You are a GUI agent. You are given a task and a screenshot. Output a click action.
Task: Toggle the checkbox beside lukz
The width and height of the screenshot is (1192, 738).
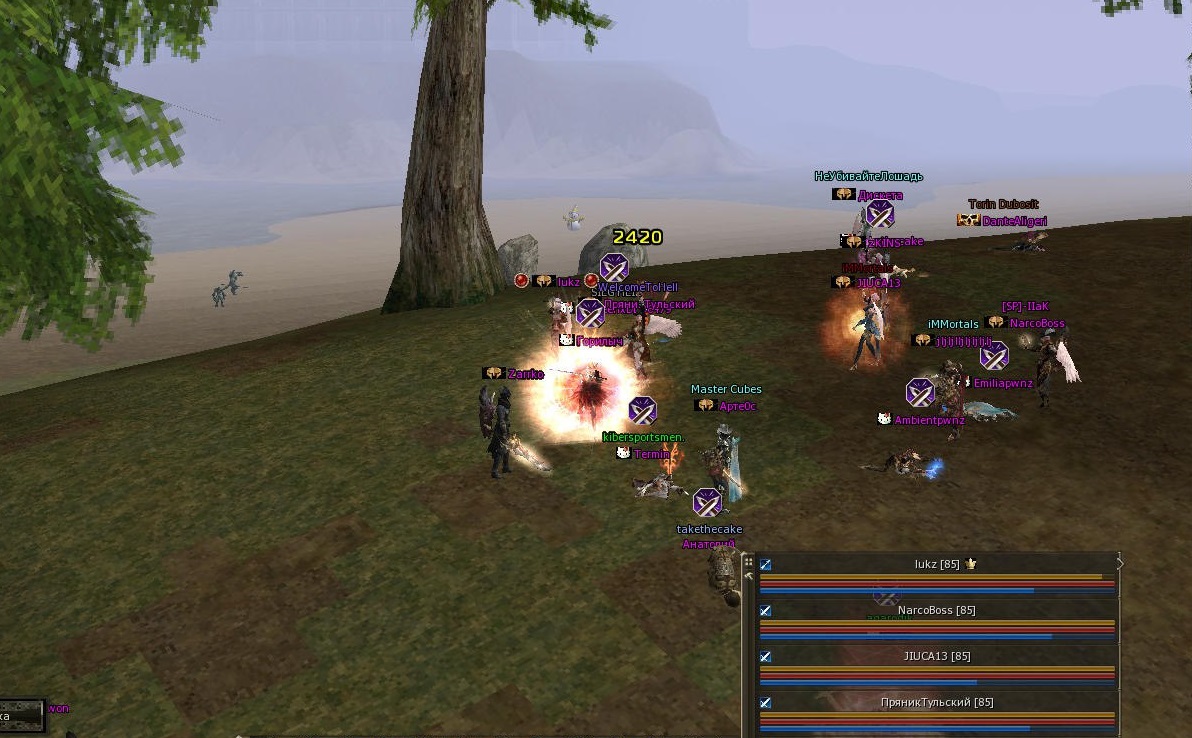pyautogui.click(x=766, y=565)
